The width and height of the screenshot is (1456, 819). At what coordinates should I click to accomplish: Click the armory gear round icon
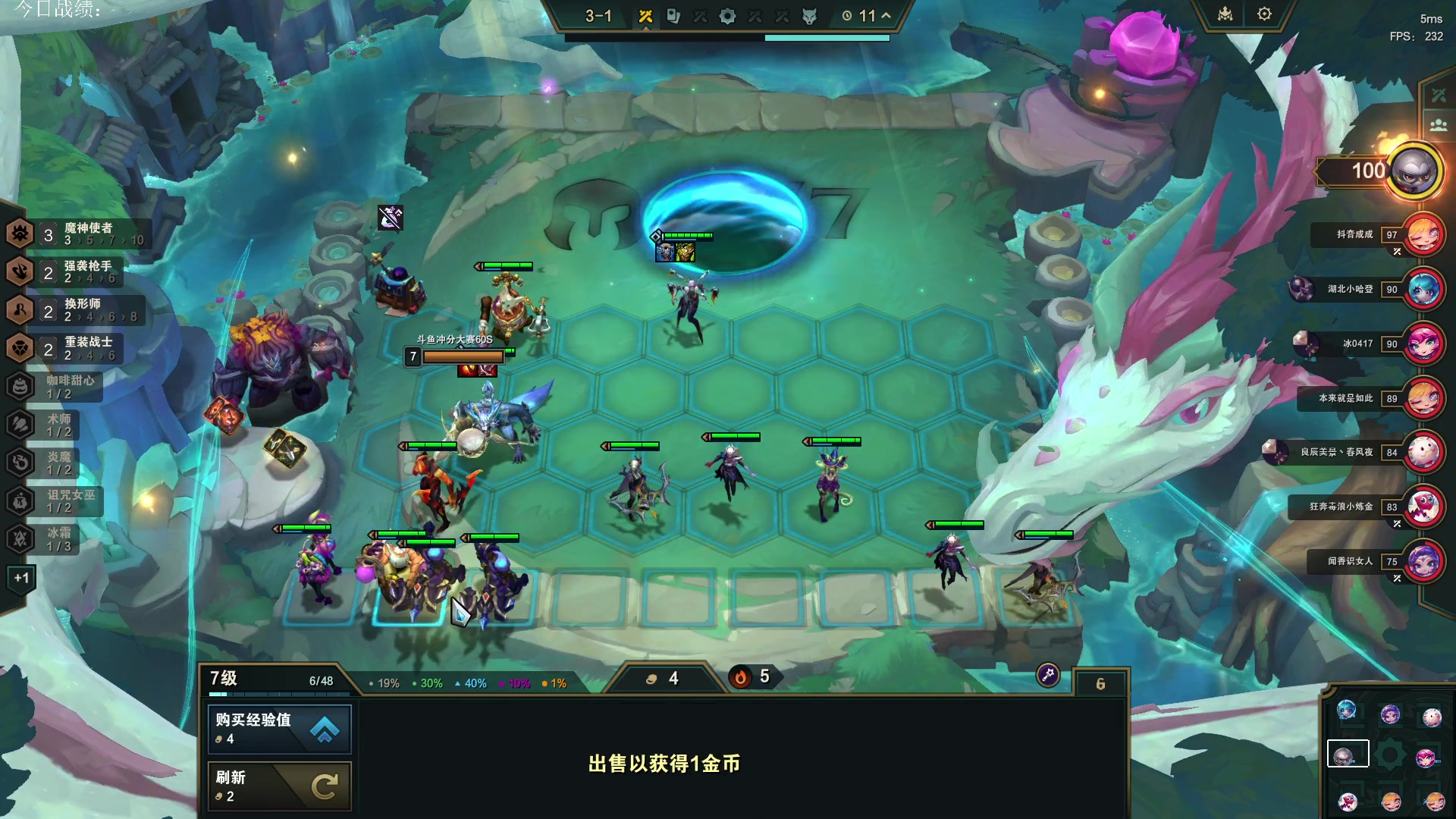coord(727,14)
